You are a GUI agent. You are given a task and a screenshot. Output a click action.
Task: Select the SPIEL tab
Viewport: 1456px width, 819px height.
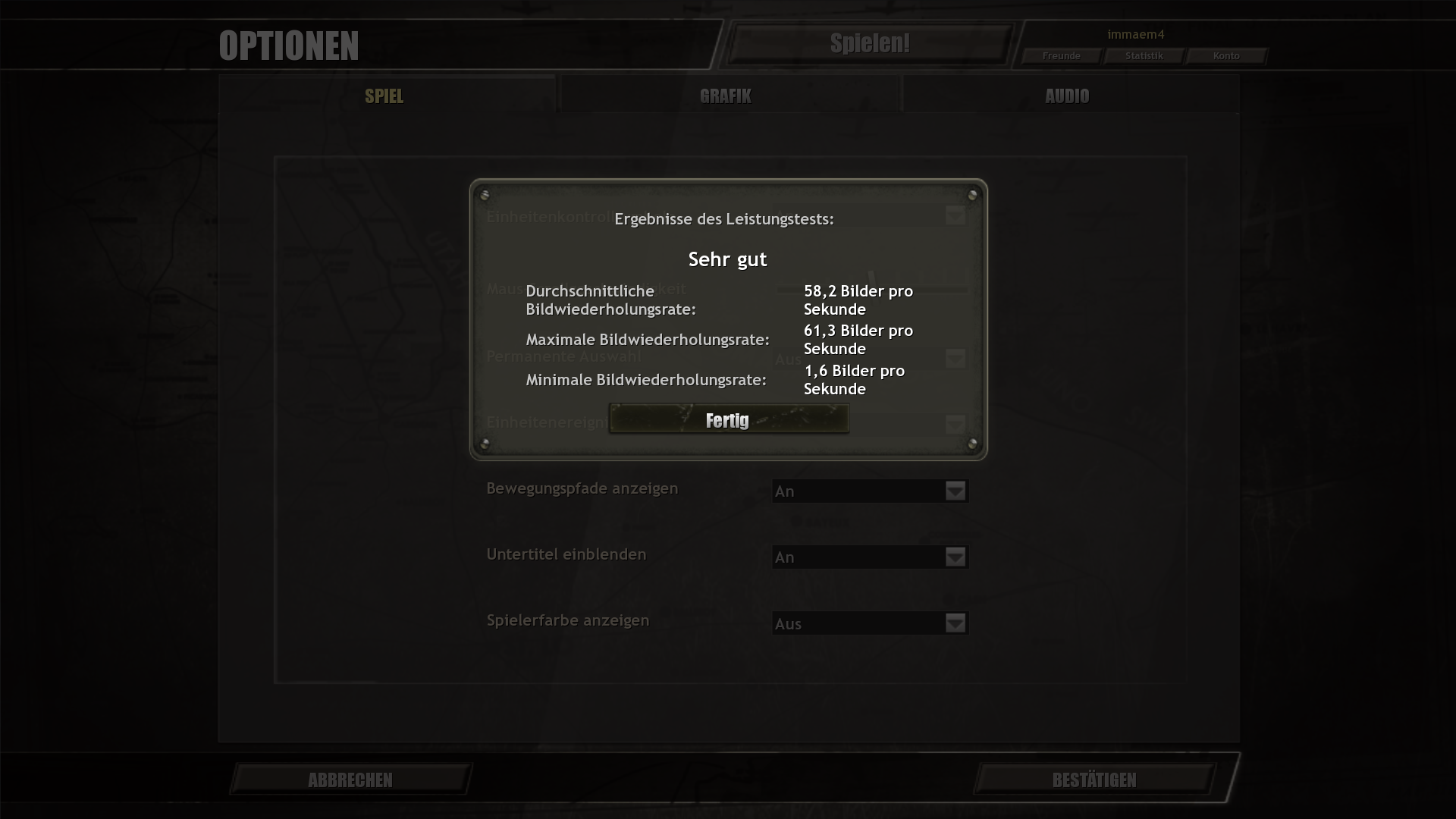pos(384,96)
